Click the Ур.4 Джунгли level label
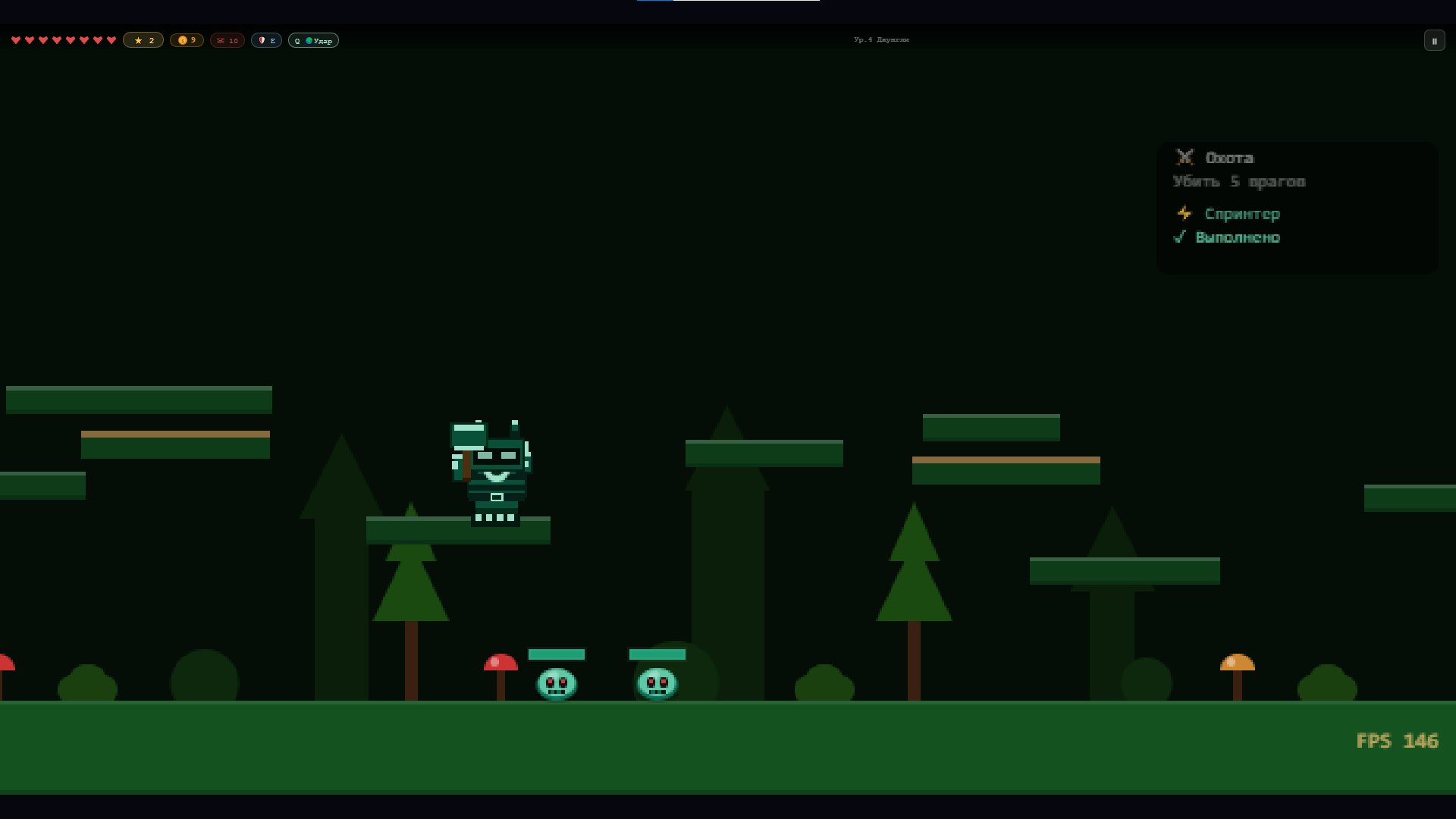 tap(881, 39)
